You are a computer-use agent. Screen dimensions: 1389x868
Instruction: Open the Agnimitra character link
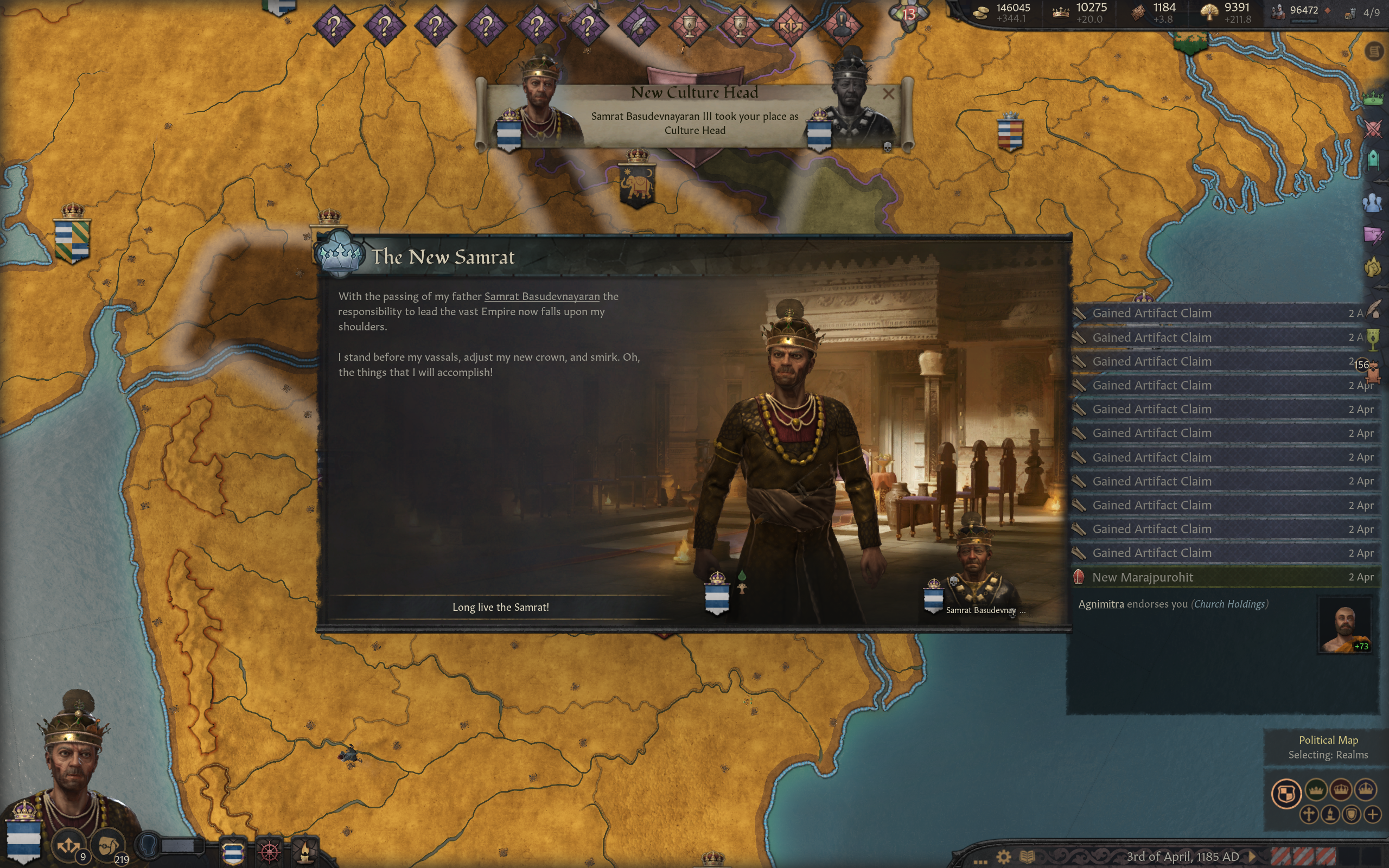pos(1100,604)
